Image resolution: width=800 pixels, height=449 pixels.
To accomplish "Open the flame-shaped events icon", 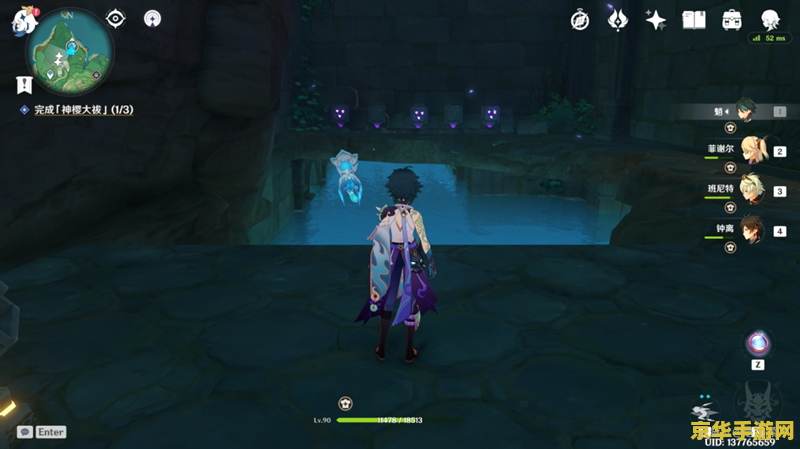I will pos(618,20).
